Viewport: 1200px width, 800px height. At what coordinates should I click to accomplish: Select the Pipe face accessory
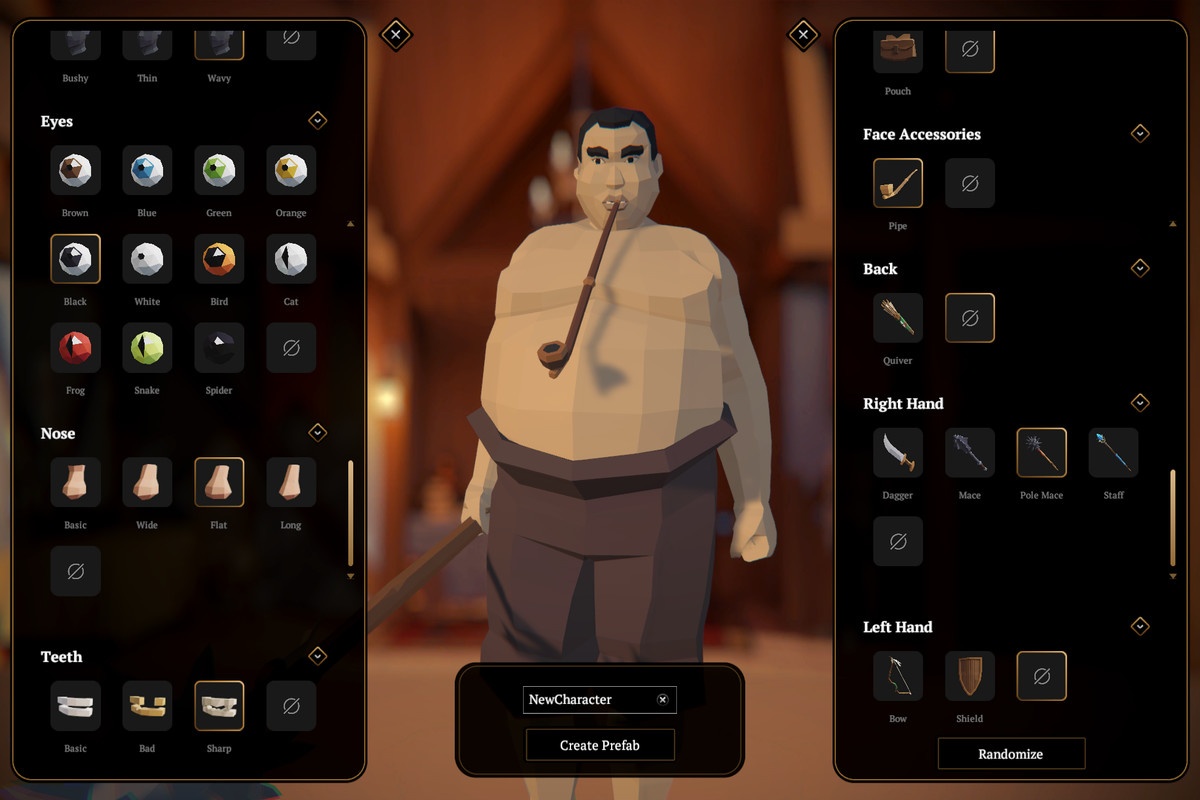898,183
